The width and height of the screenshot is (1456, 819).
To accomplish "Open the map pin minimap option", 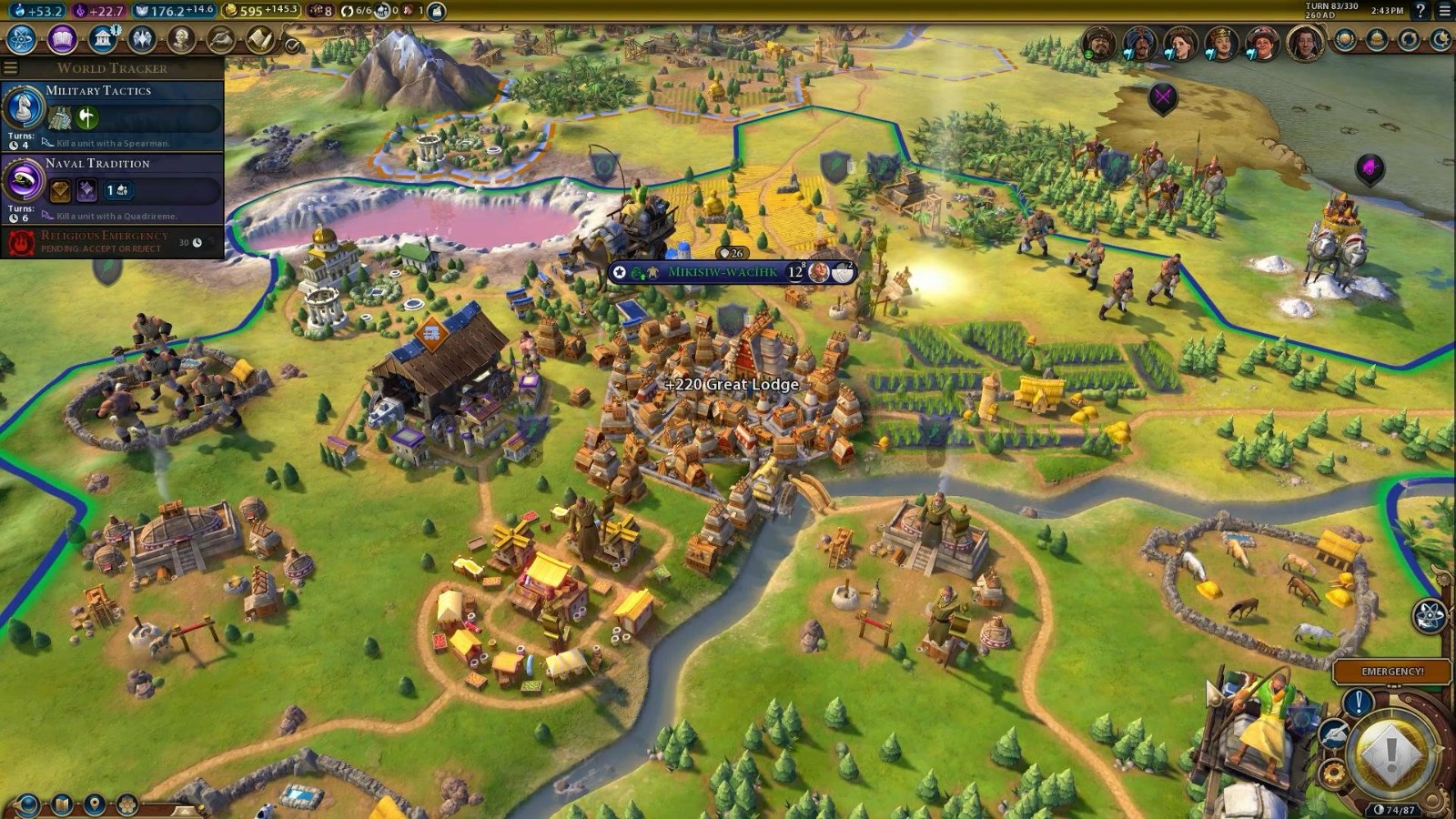I will [x=94, y=804].
